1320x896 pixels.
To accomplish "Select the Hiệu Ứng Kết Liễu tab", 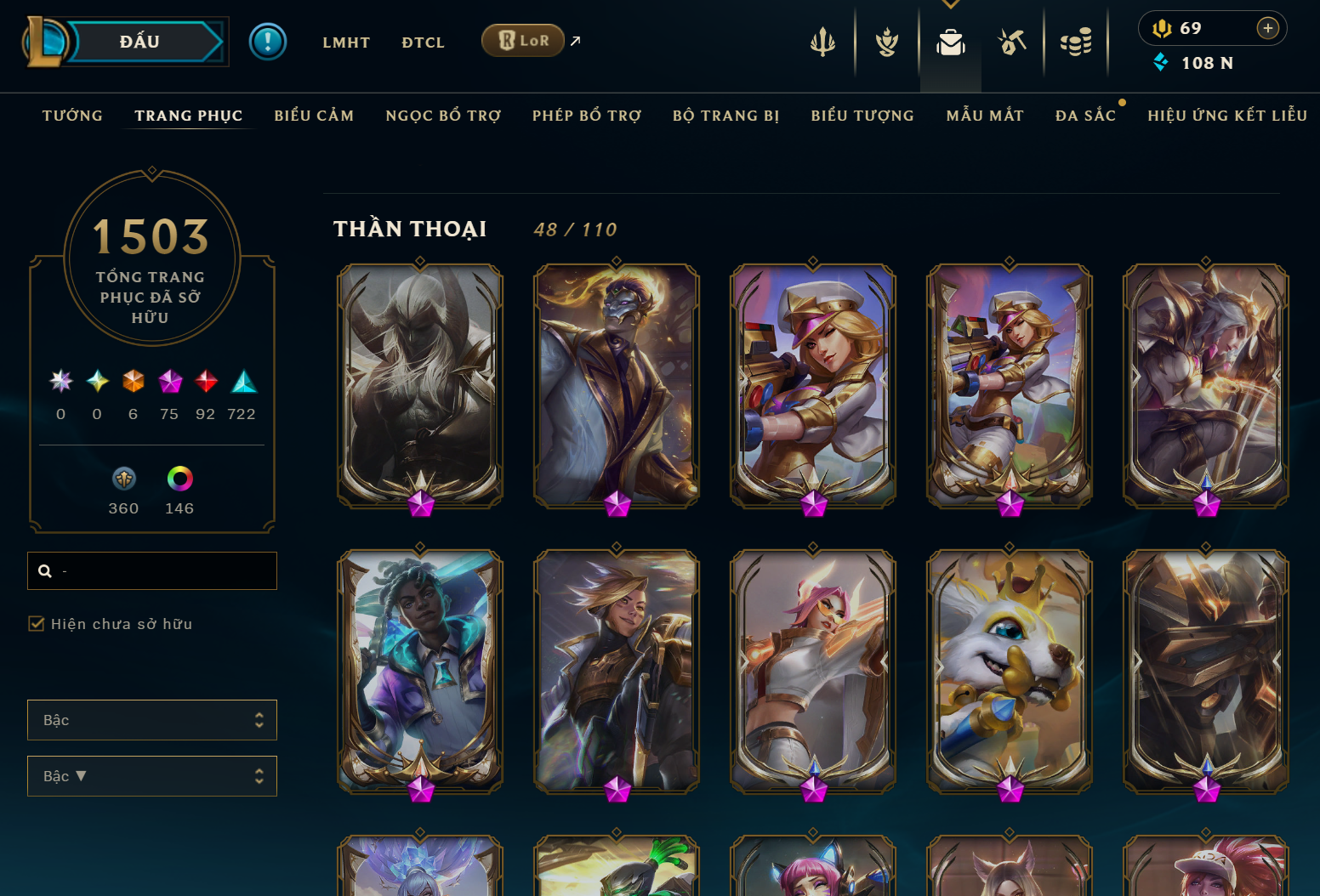I will 1226,116.
